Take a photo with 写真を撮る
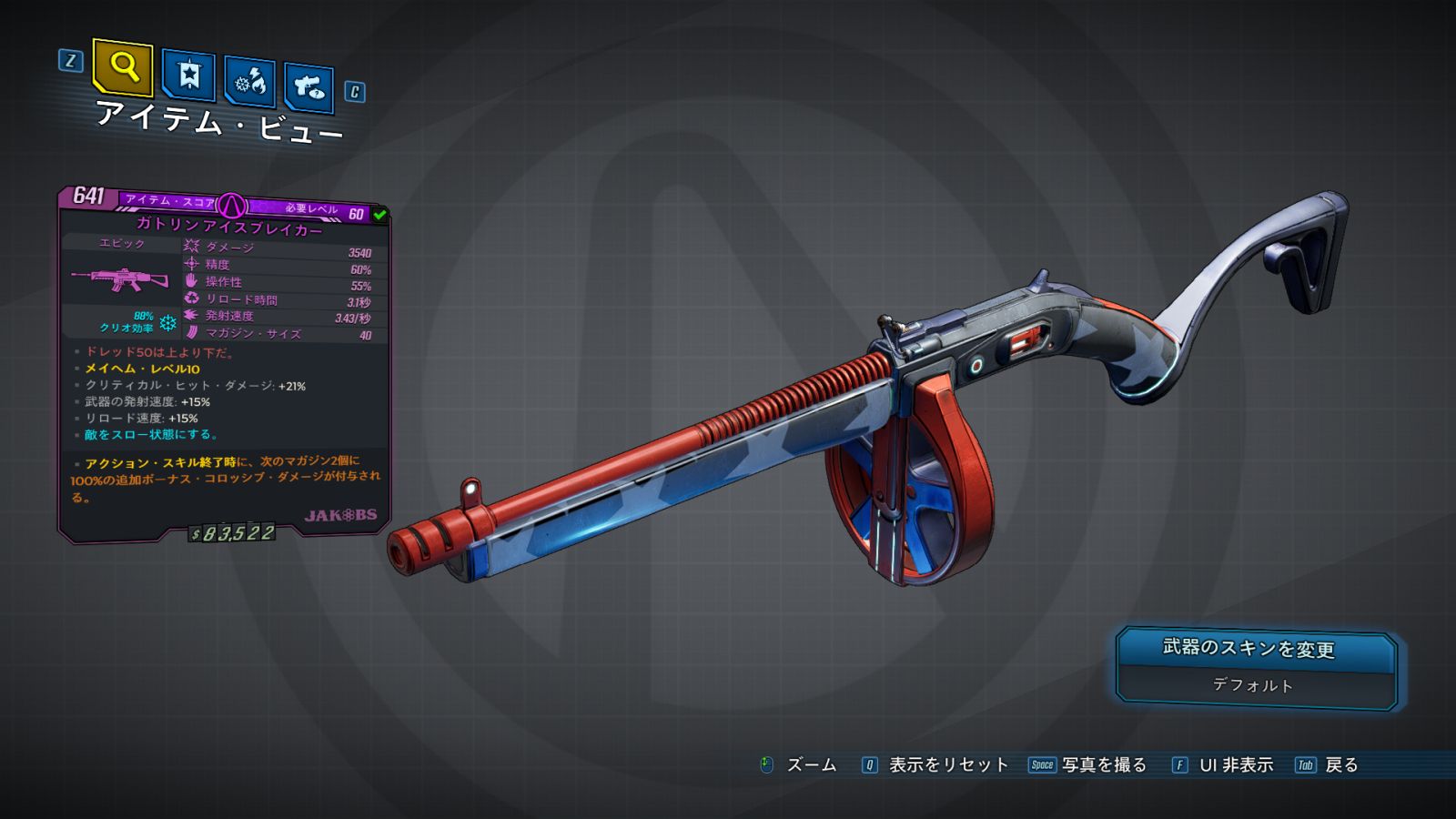The image size is (1456, 819). point(1103,765)
